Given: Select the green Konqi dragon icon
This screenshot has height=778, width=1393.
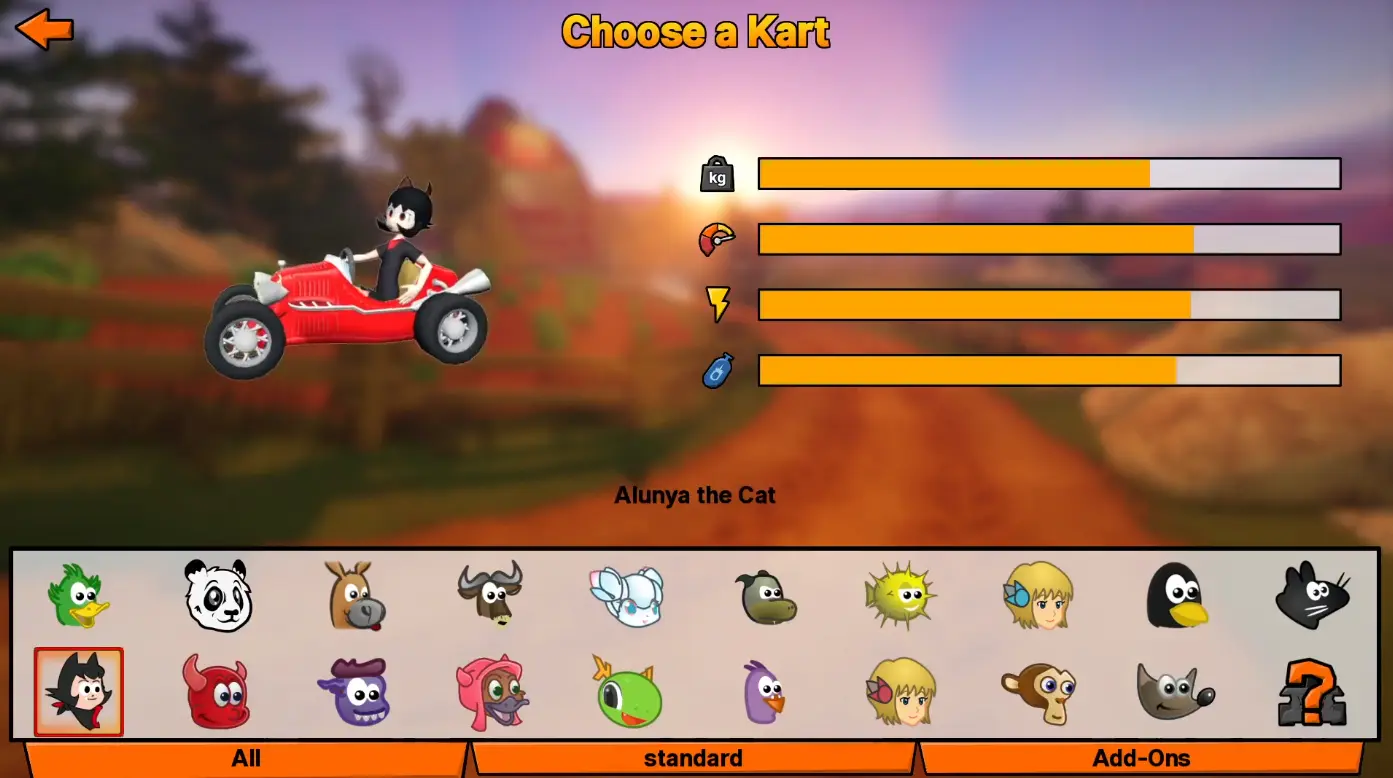Looking at the screenshot, I should (x=628, y=691).
